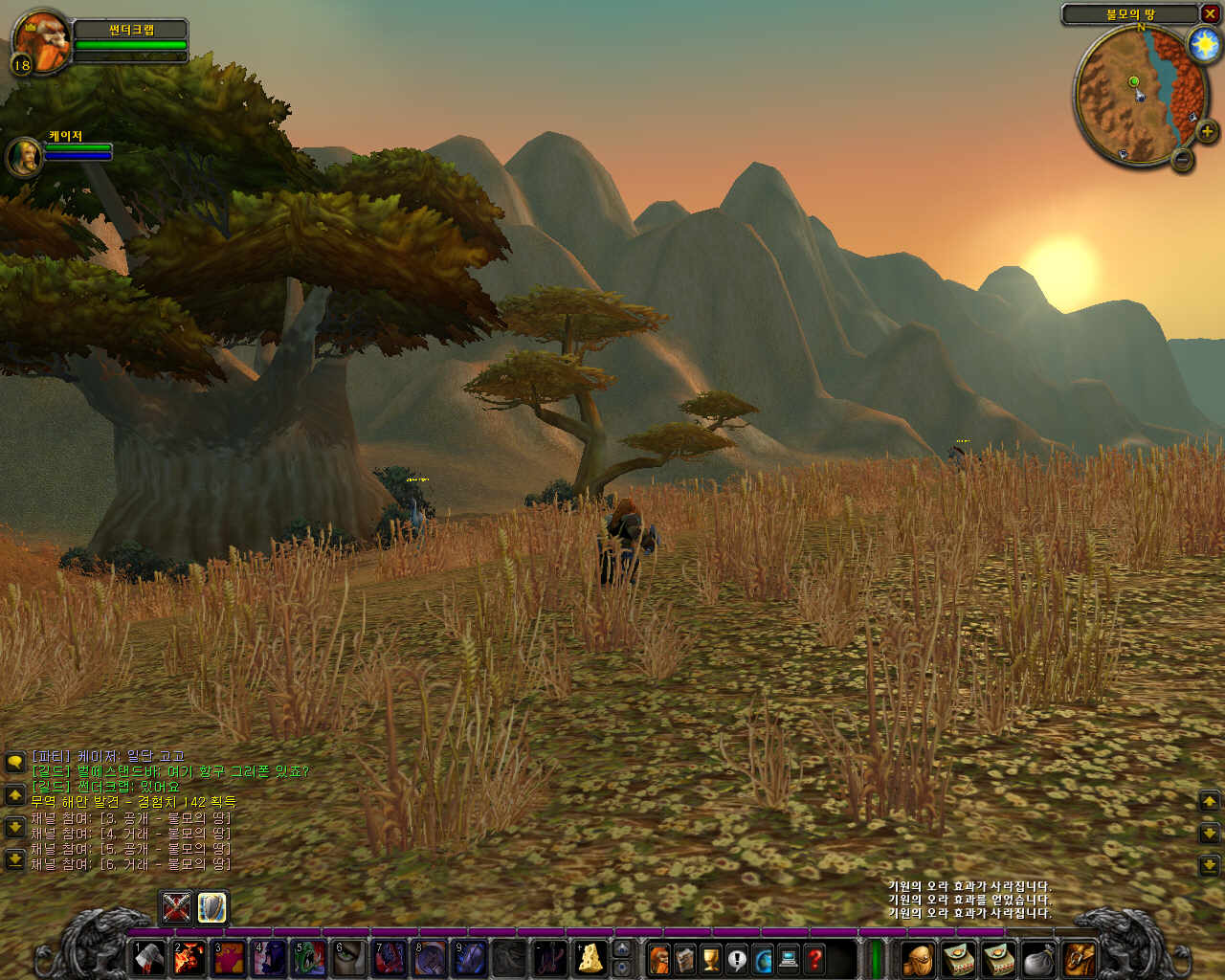Activate the crossed swords stance button

176,906
